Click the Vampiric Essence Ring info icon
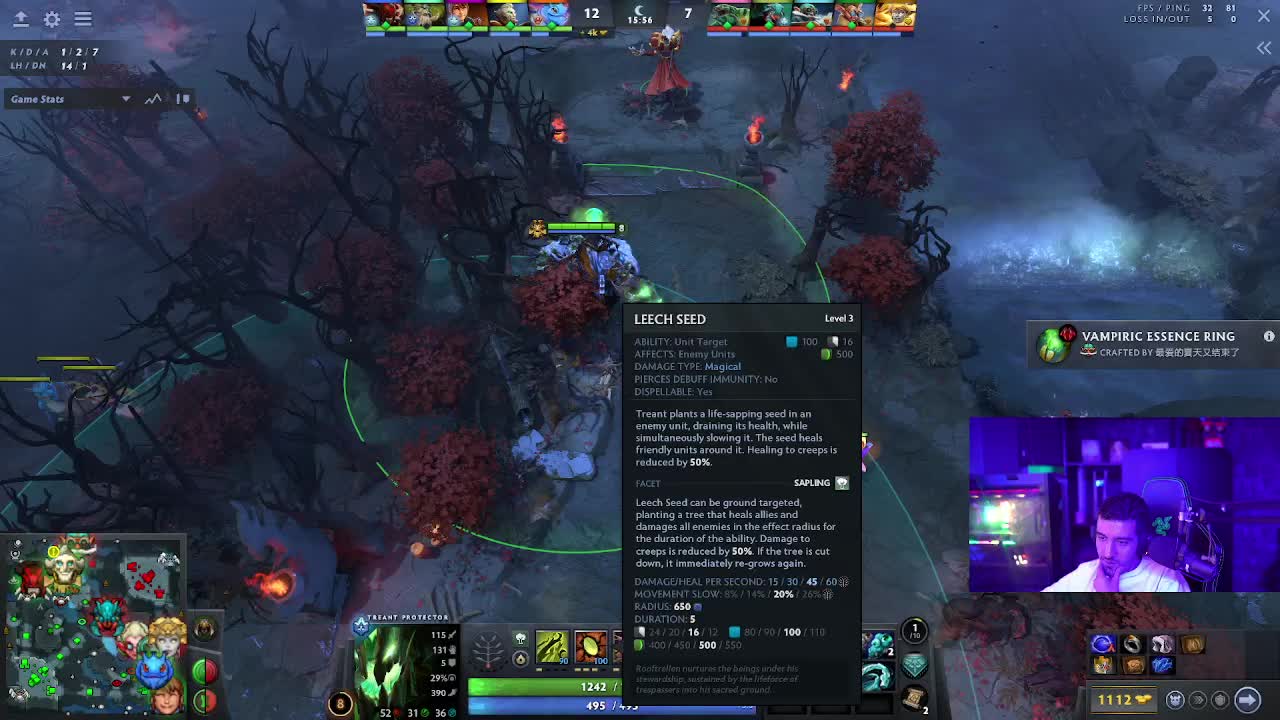The width and height of the screenshot is (1280, 720). (x=1269, y=337)
